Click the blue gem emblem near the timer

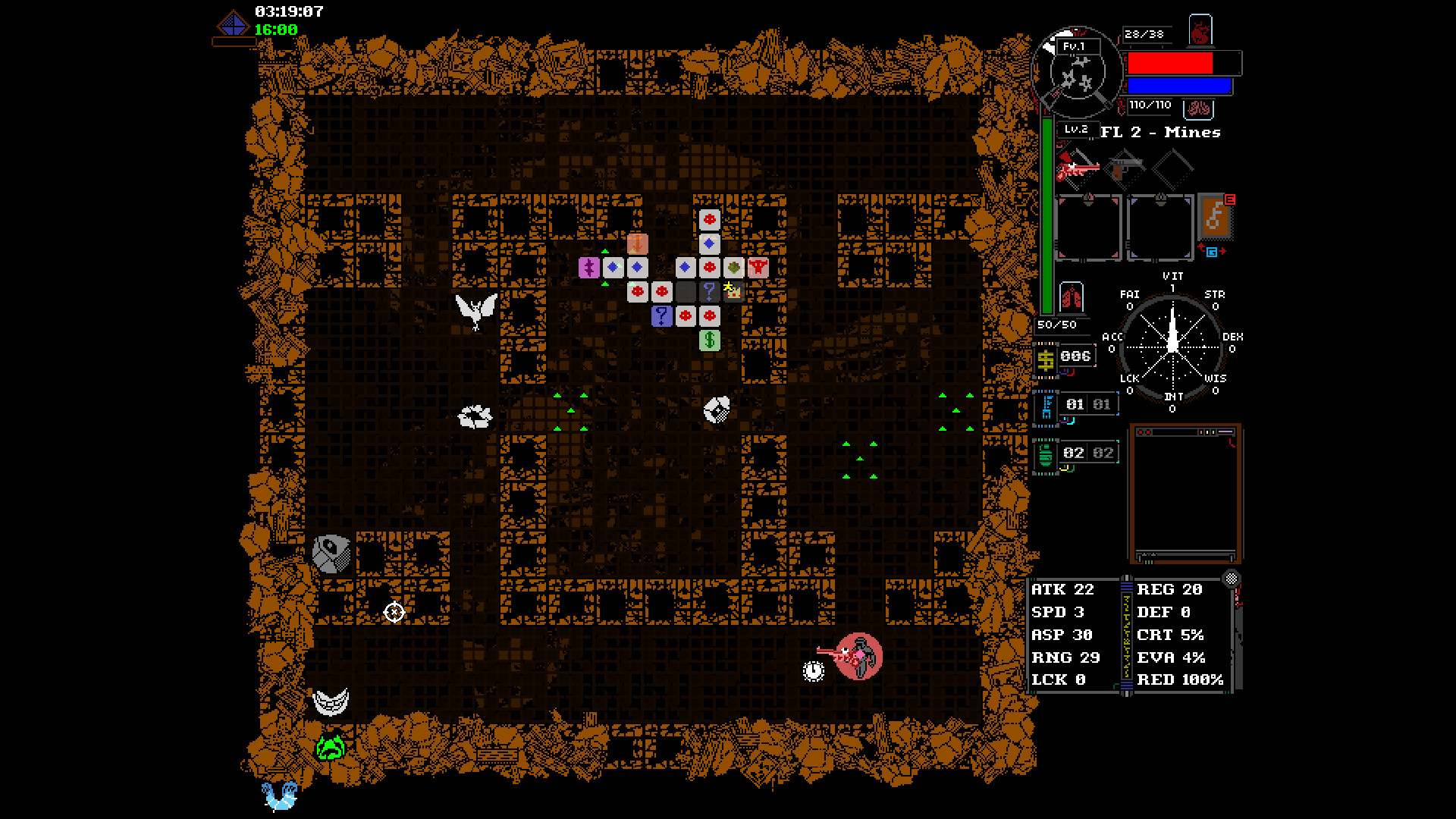point(234,23)
